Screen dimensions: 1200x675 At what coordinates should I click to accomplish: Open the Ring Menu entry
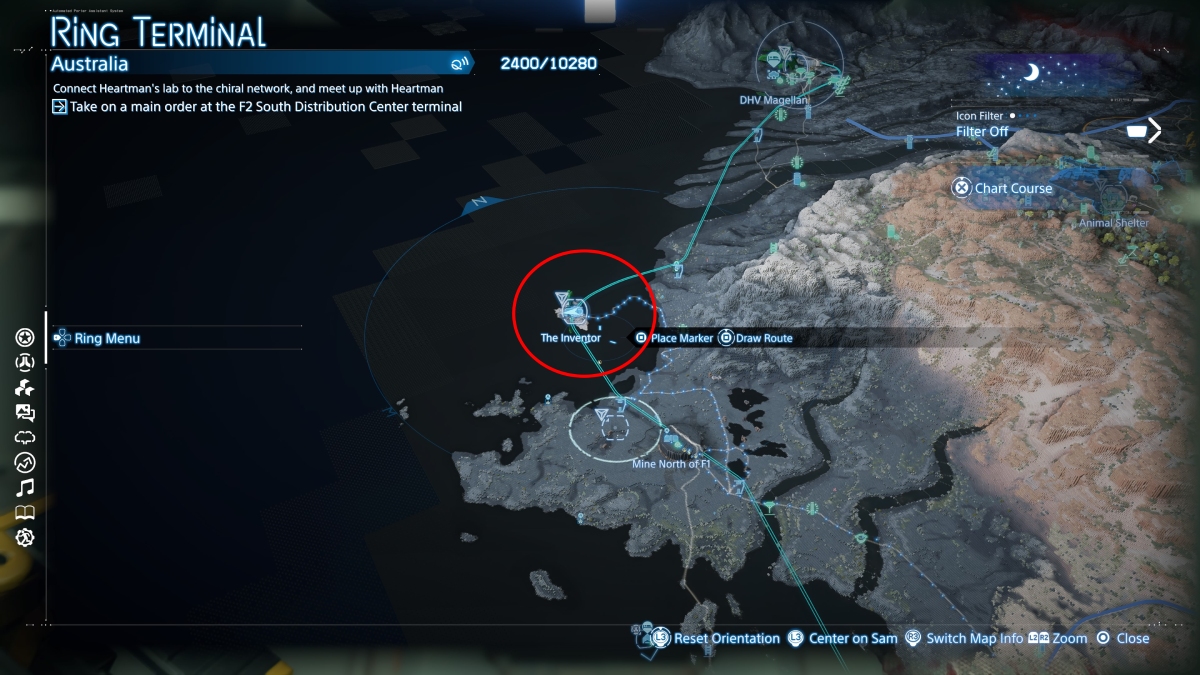click(107, 338)
